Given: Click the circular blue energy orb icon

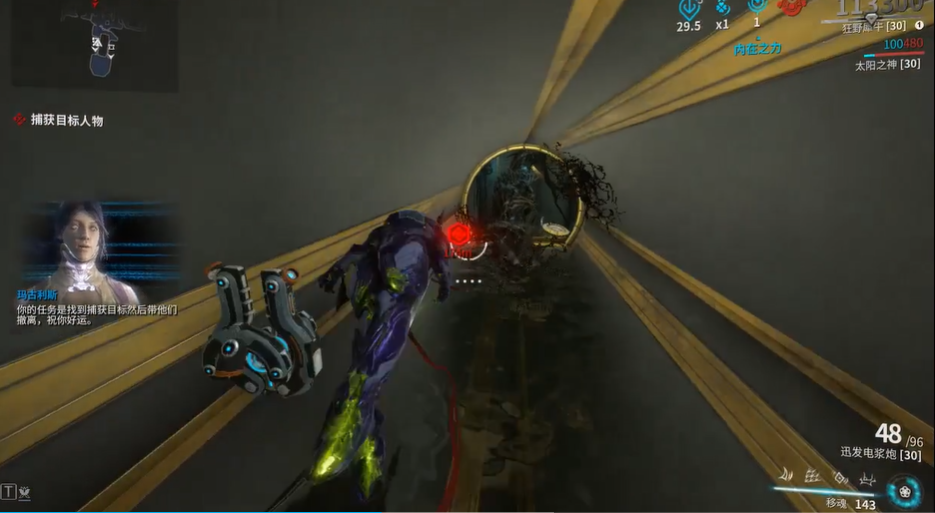Looking at the screenshot, I should (x=904, y=491).
